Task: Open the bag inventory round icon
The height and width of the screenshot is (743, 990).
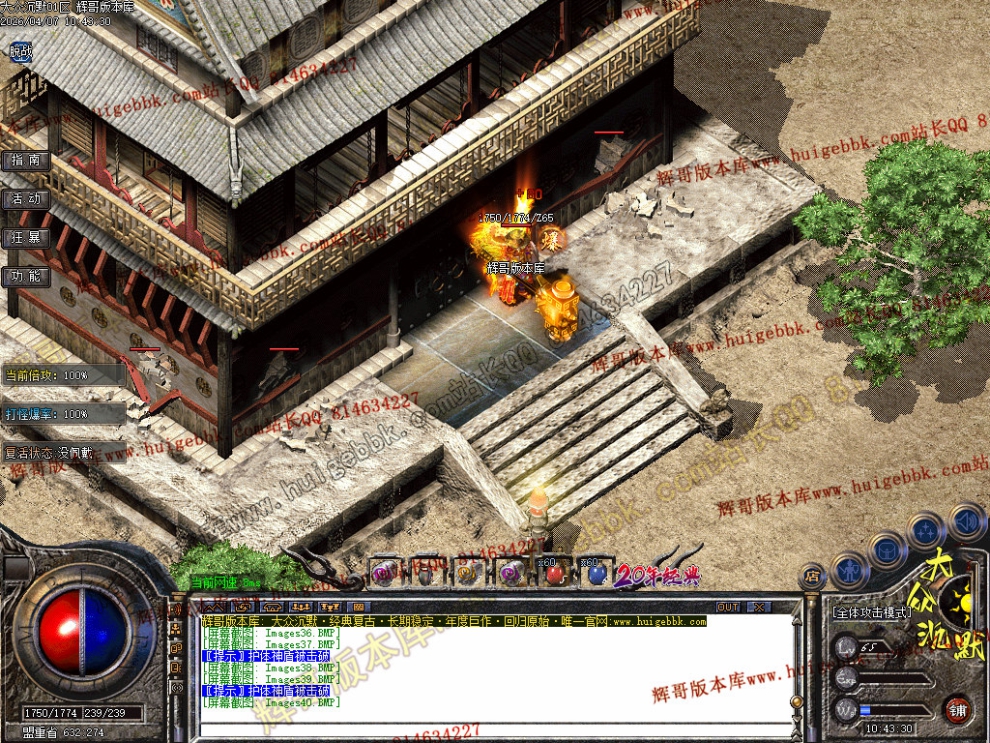Action: click(886, 549)
